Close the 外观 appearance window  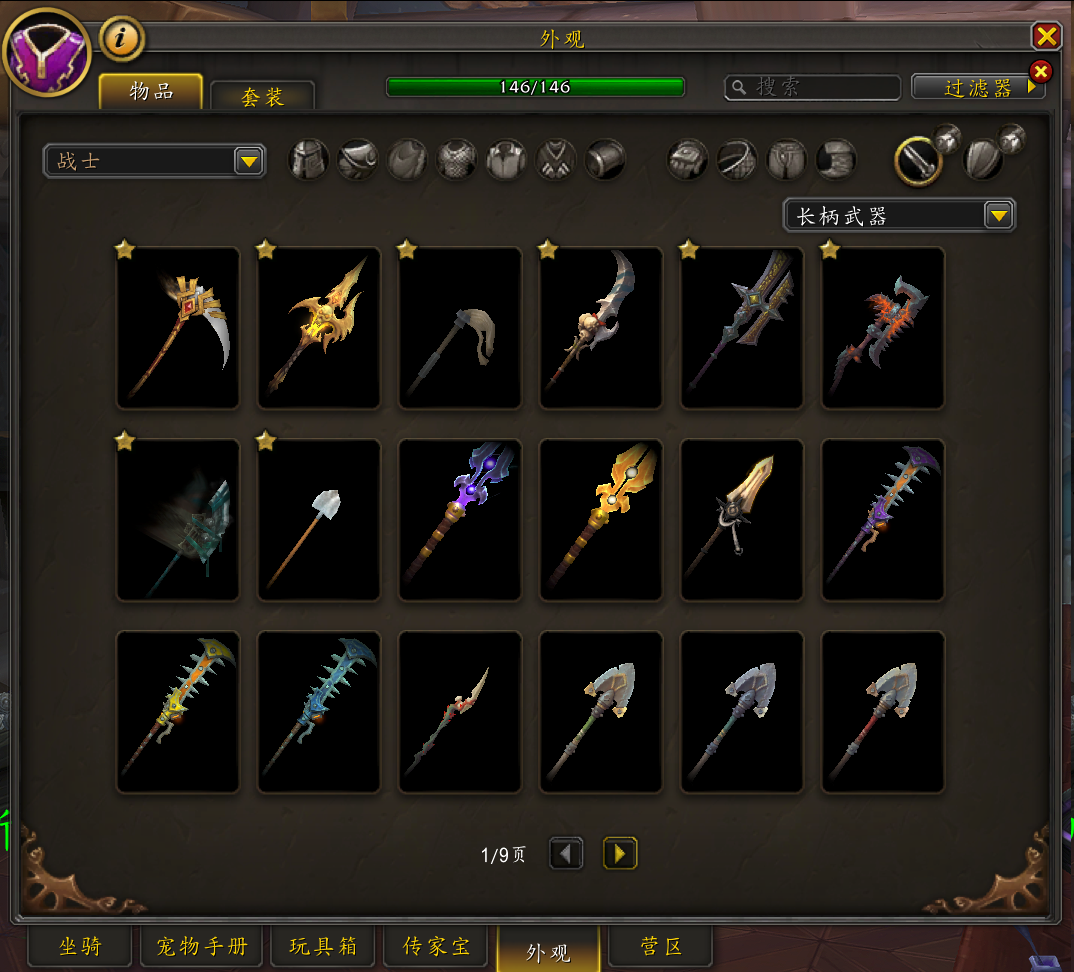[x=1046, y=37]
